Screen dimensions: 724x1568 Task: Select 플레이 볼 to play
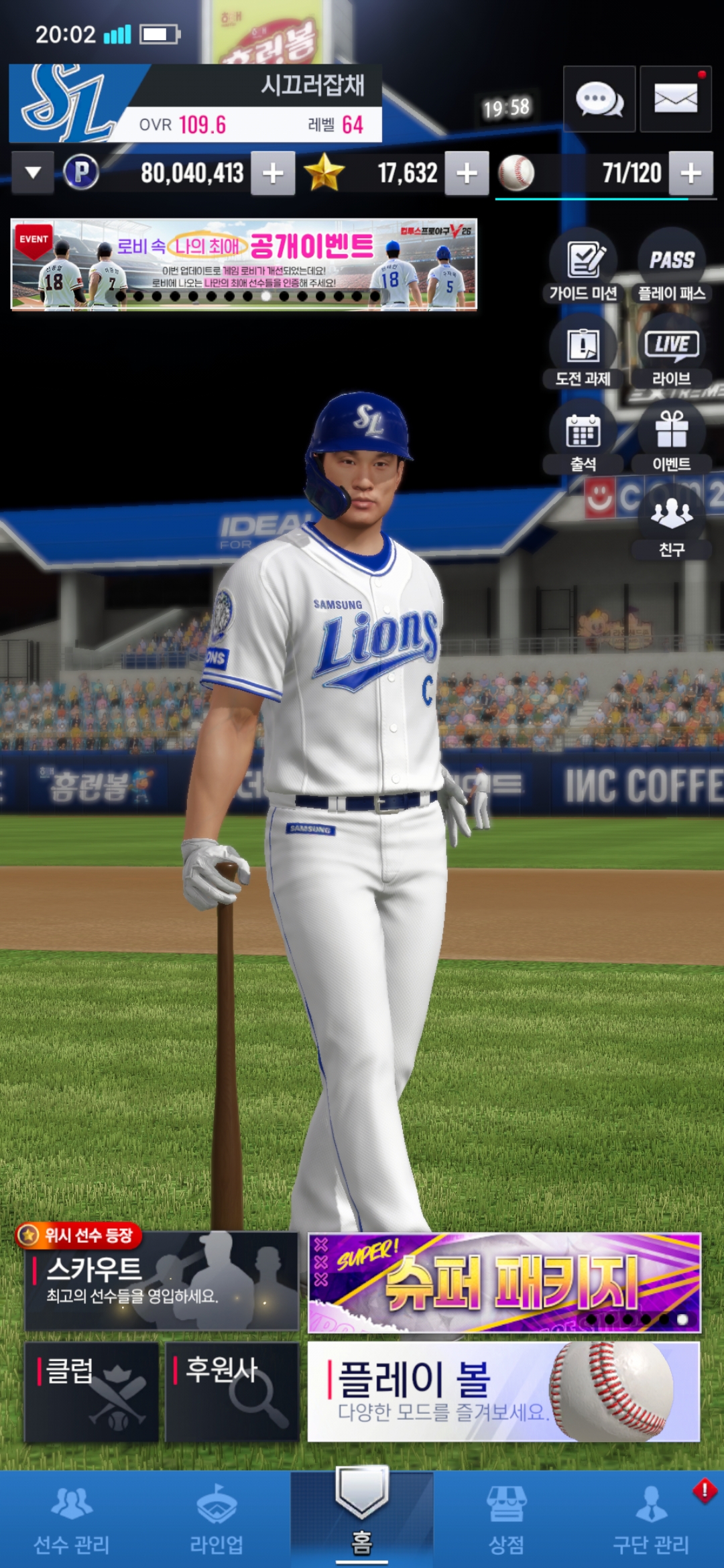(504, 1391)
